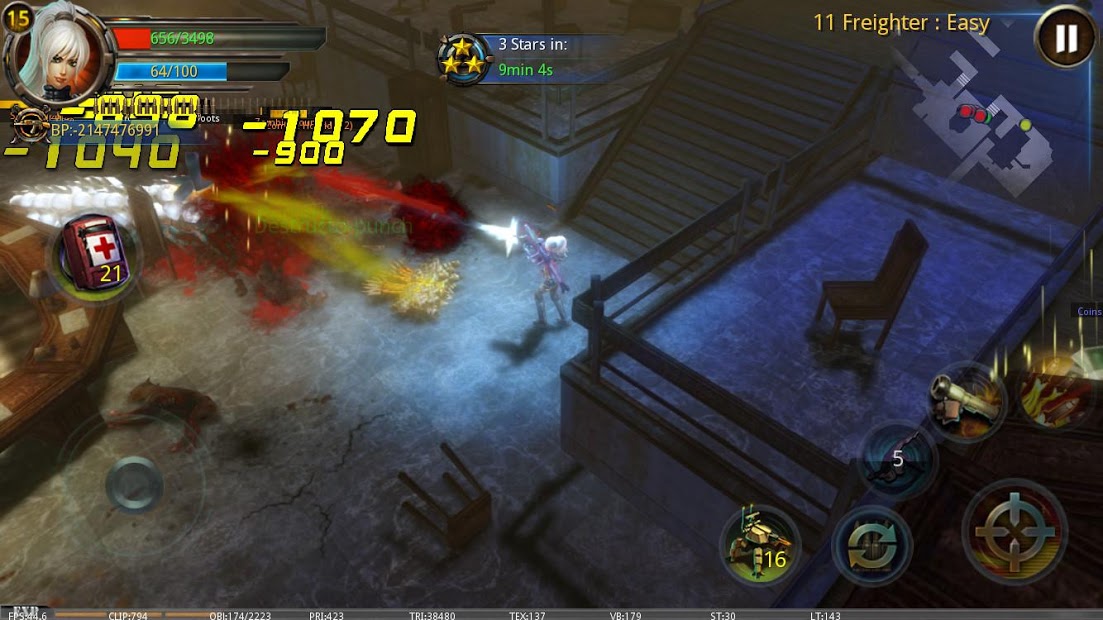
Task: Launch the rocket launcher skill
Action: click(964, 401)
